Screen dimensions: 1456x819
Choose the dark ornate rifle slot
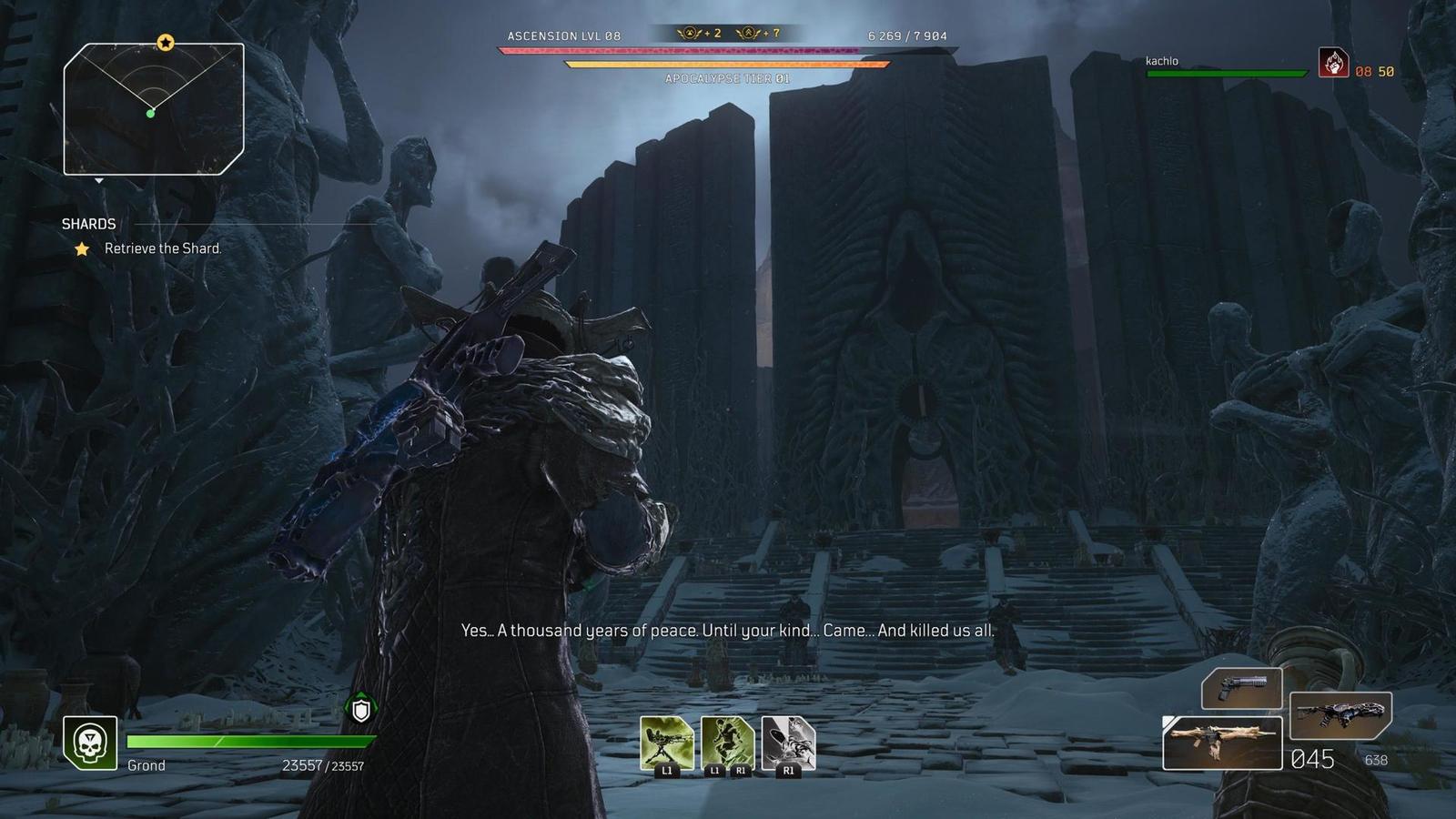tap(1340, 715)
